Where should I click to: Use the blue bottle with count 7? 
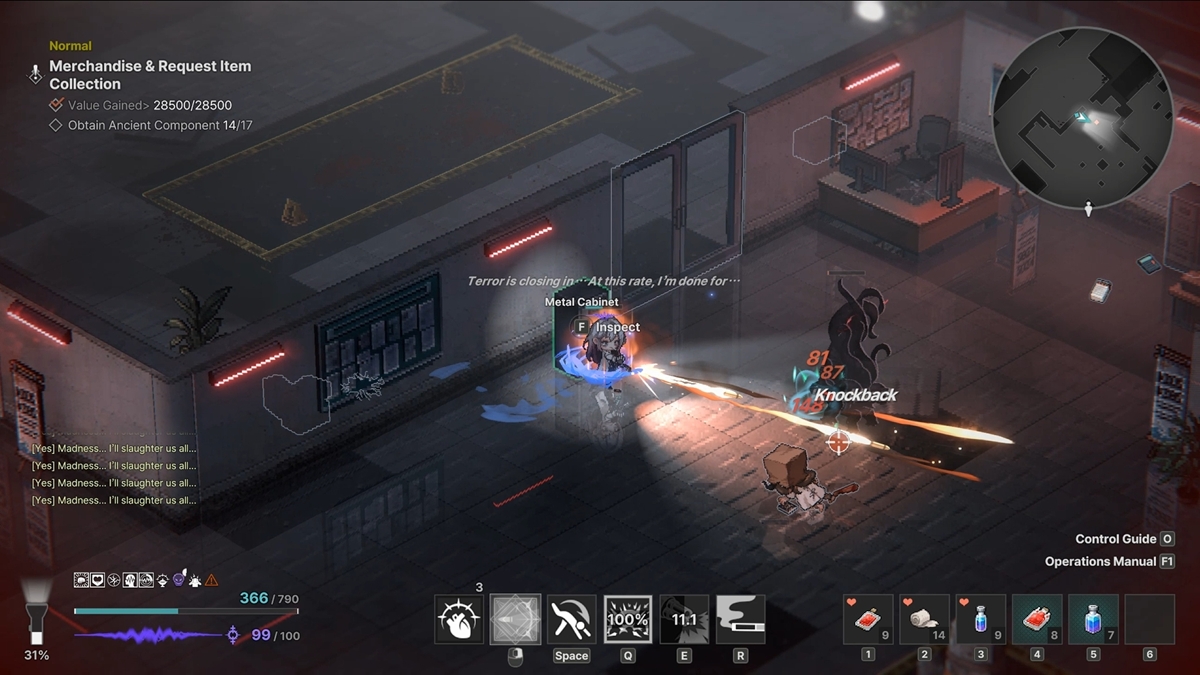pyautogui.click(x=1093, y=620)
